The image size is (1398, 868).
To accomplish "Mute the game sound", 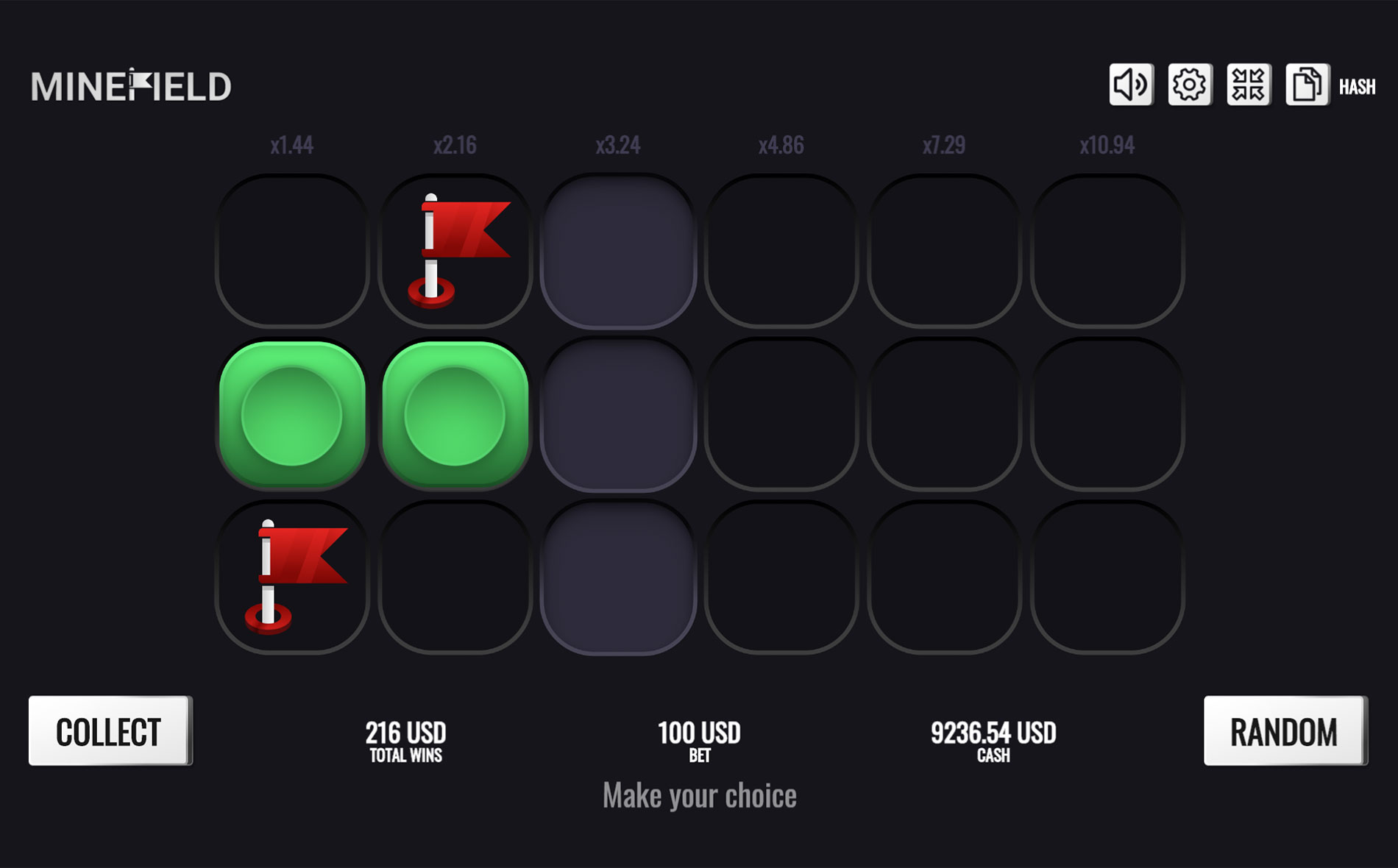I will click(x=1130, y=85).
